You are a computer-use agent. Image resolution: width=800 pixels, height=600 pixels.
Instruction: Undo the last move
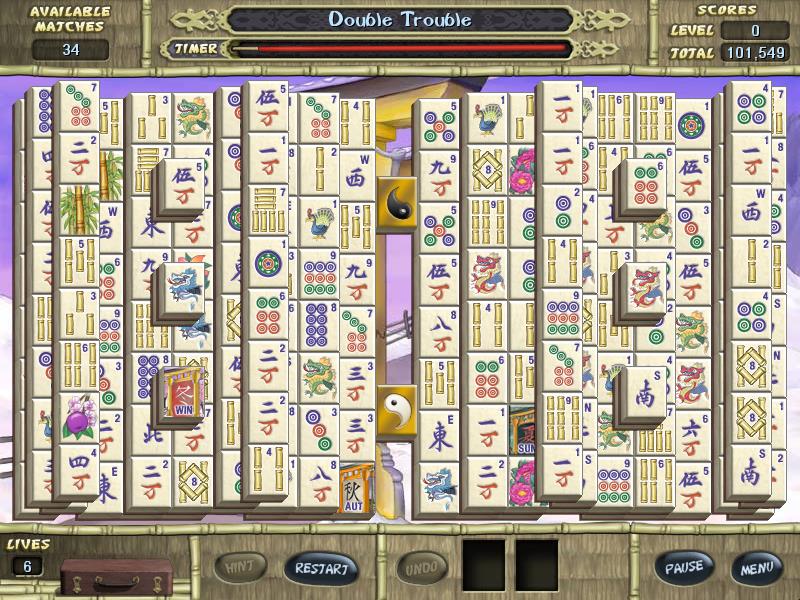pos(422,568)
